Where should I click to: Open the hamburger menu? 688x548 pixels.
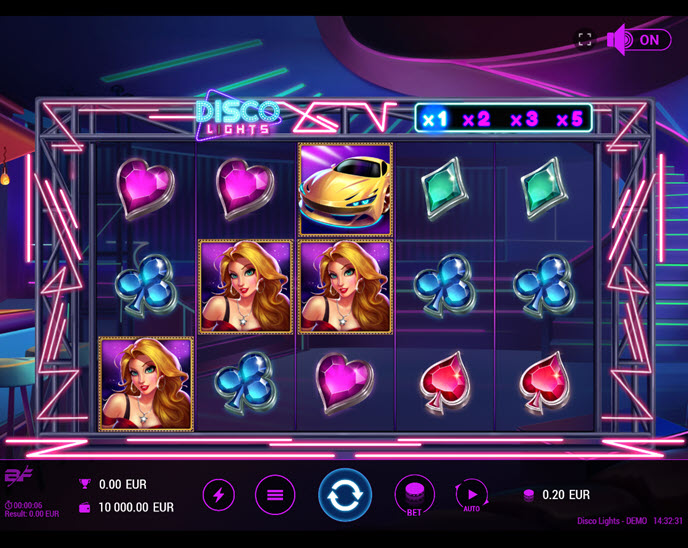click(275, 494)
